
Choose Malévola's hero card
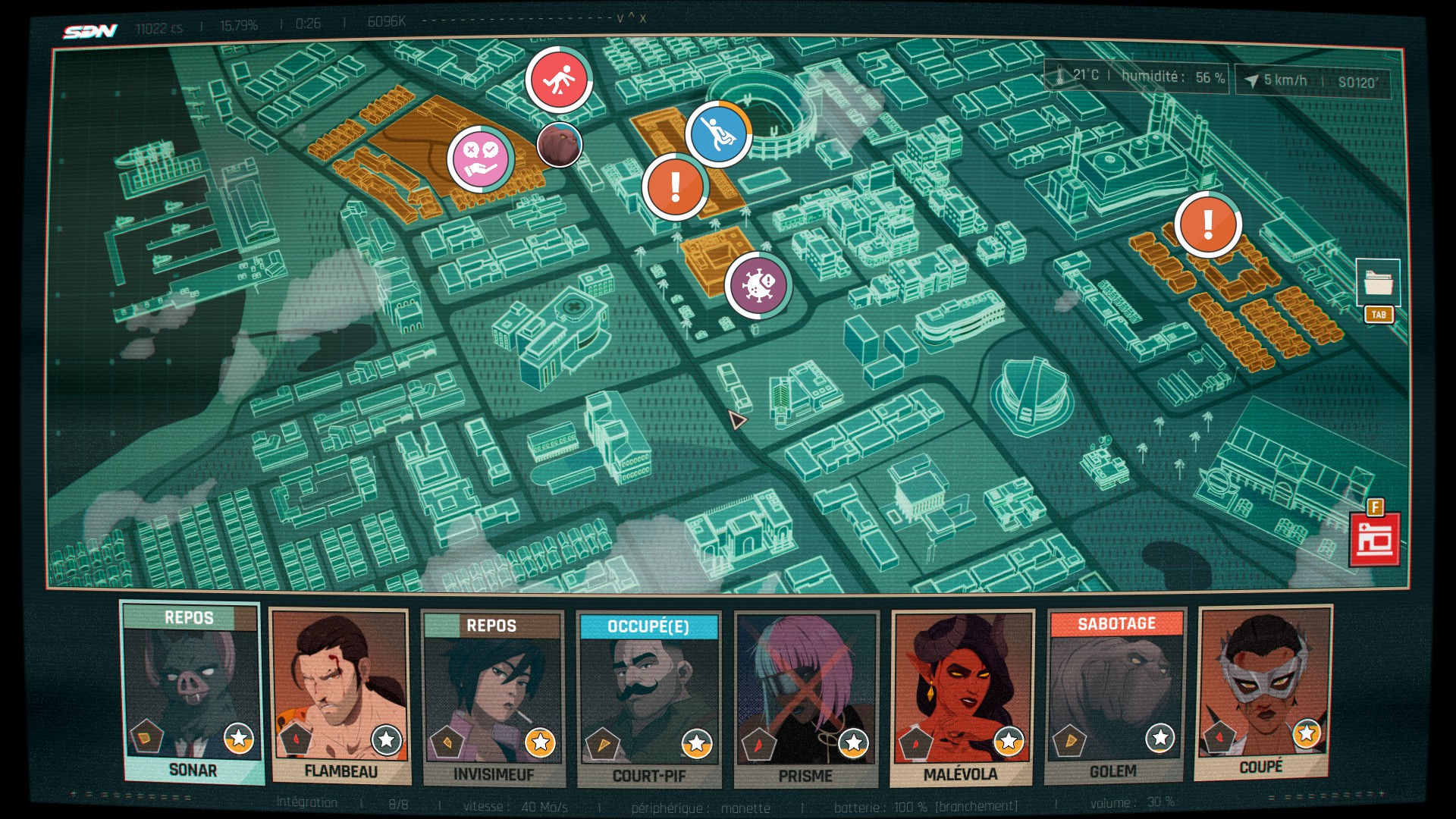[x=962, y=698]
